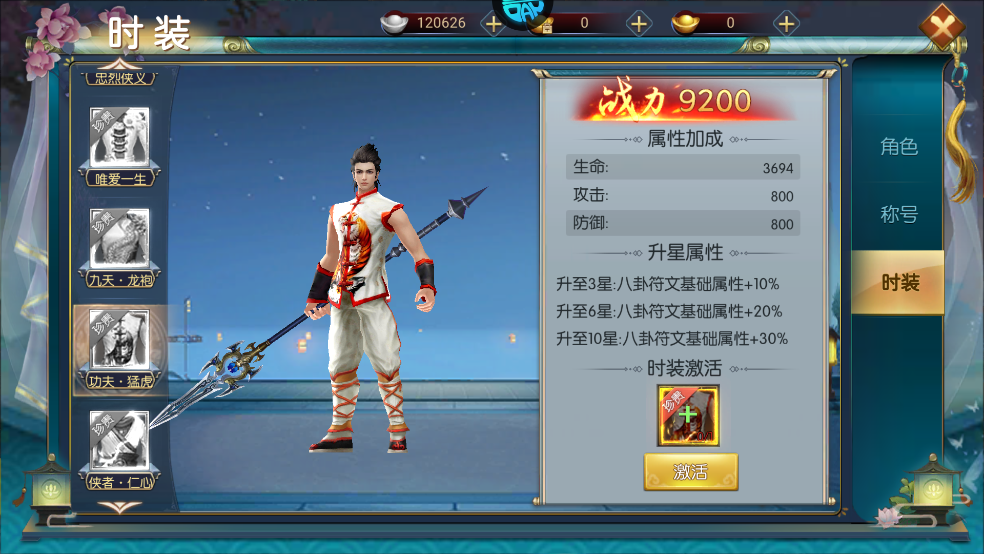Expand the costume list down arrow
This screenshot has height=554, width=984.
(118, 507)
